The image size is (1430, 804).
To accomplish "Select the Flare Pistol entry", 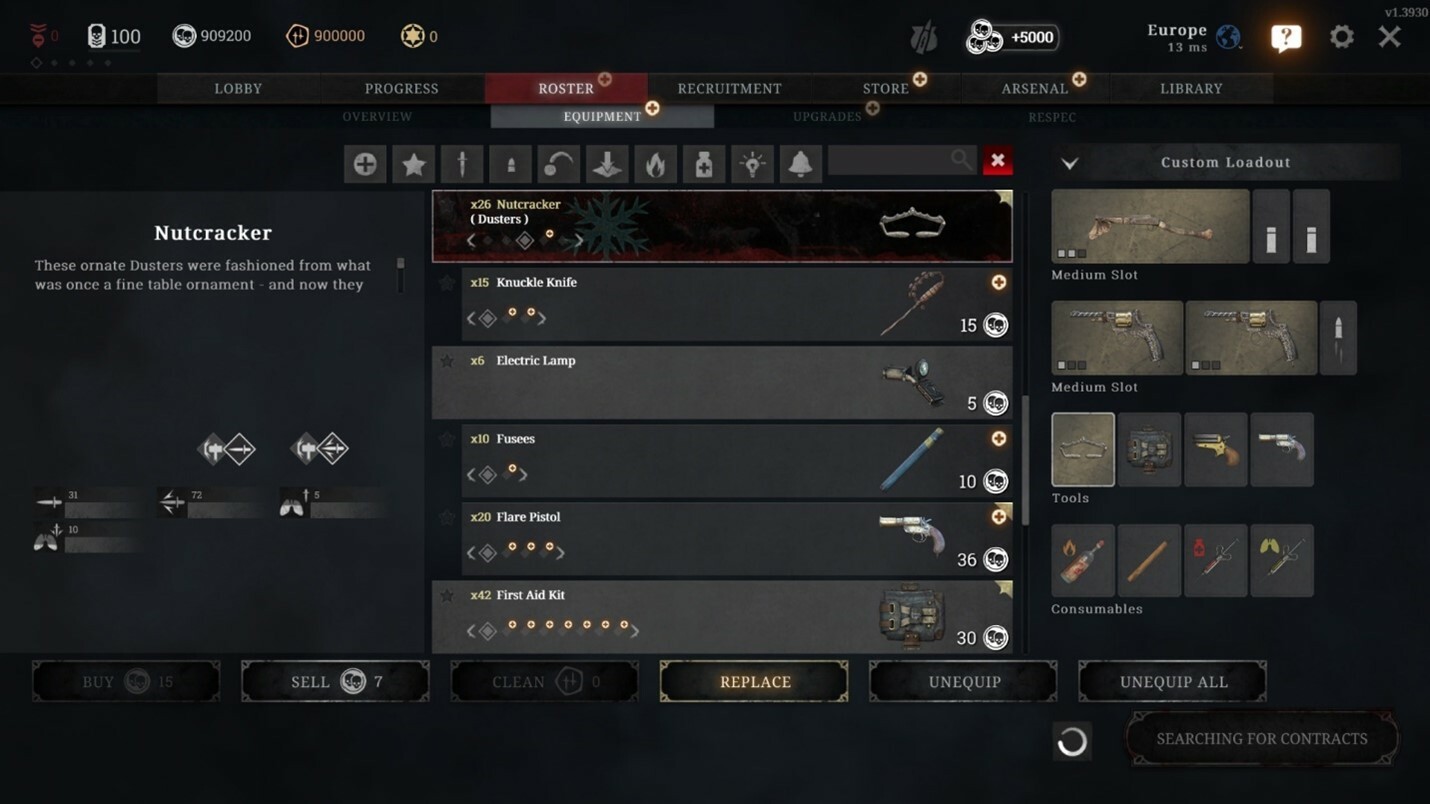I will (x=700, y=537).
